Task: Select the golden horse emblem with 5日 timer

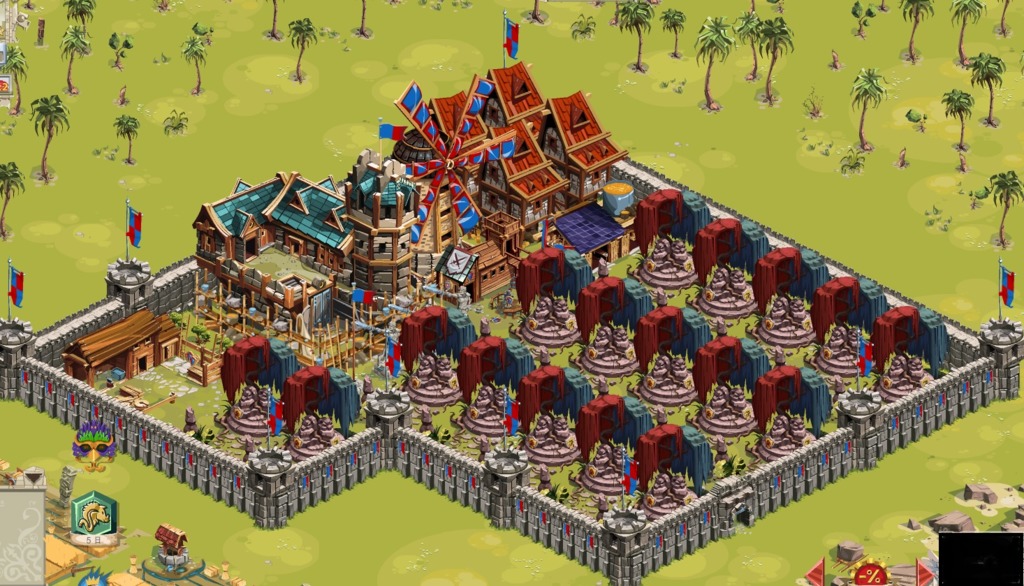Action: (94, 514)
